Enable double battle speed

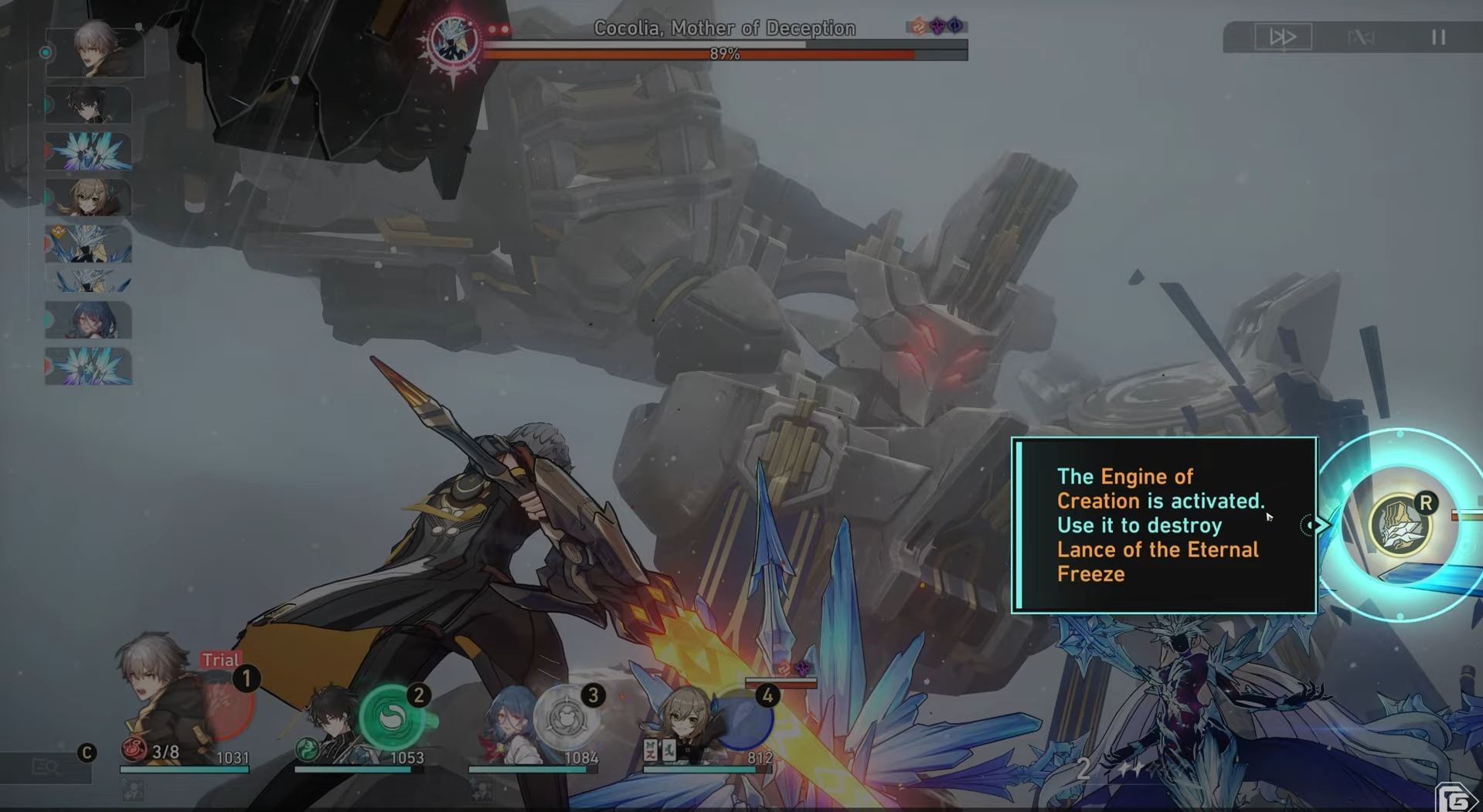coord(1283,37)
